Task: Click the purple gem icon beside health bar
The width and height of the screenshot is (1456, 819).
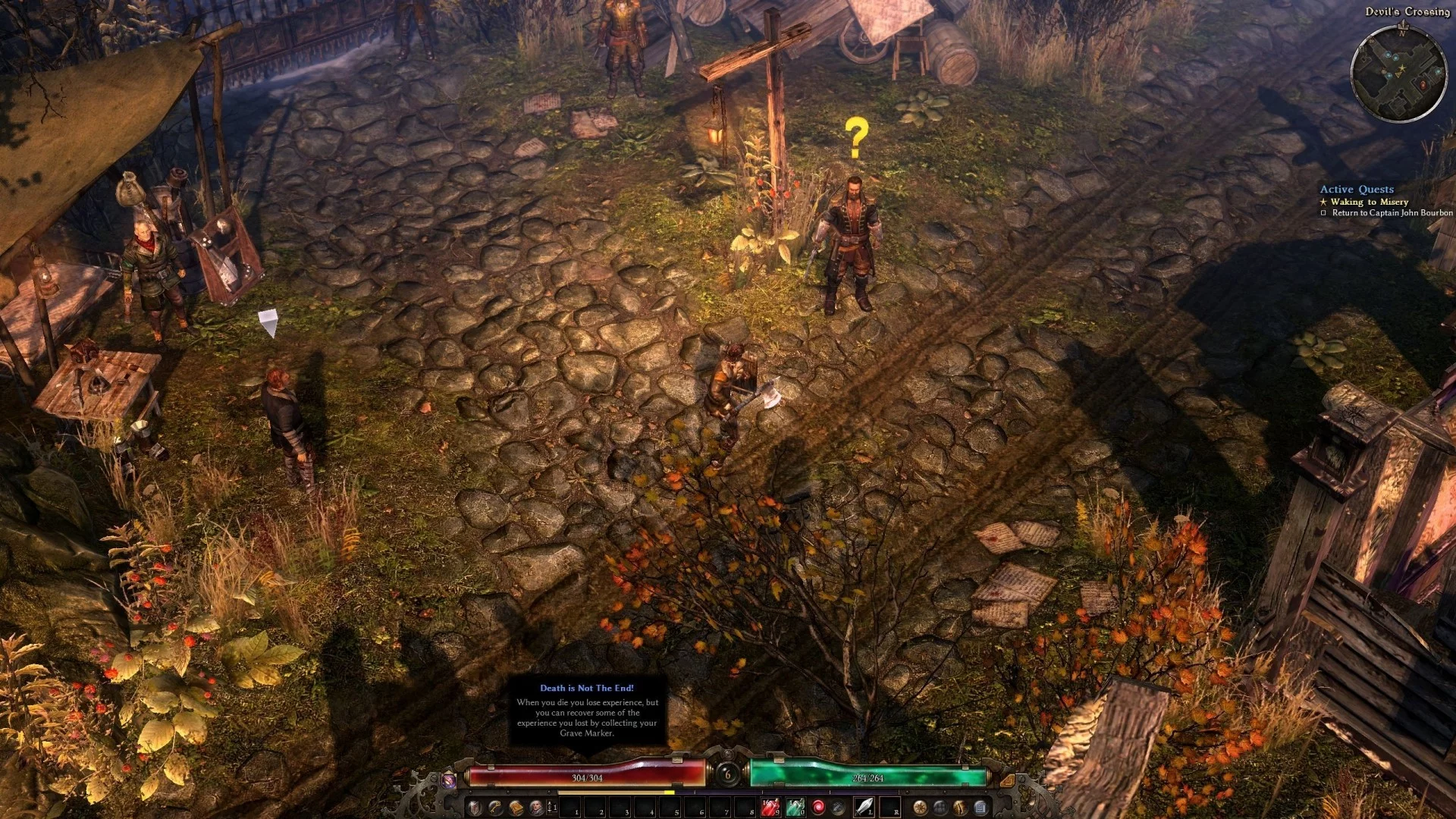Action: (x=449, y=779)
